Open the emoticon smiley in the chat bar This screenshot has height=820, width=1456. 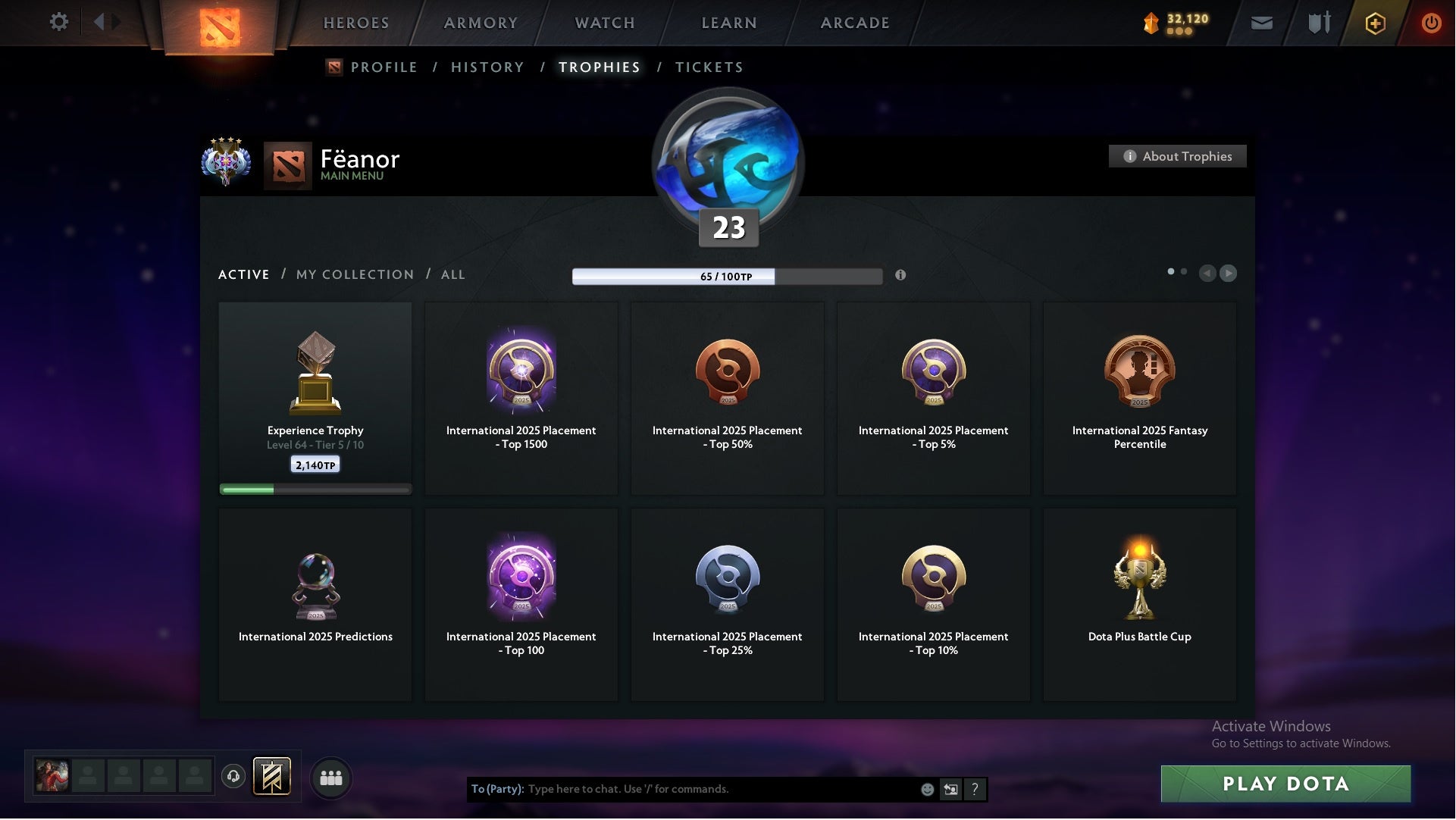coord(928,789)
